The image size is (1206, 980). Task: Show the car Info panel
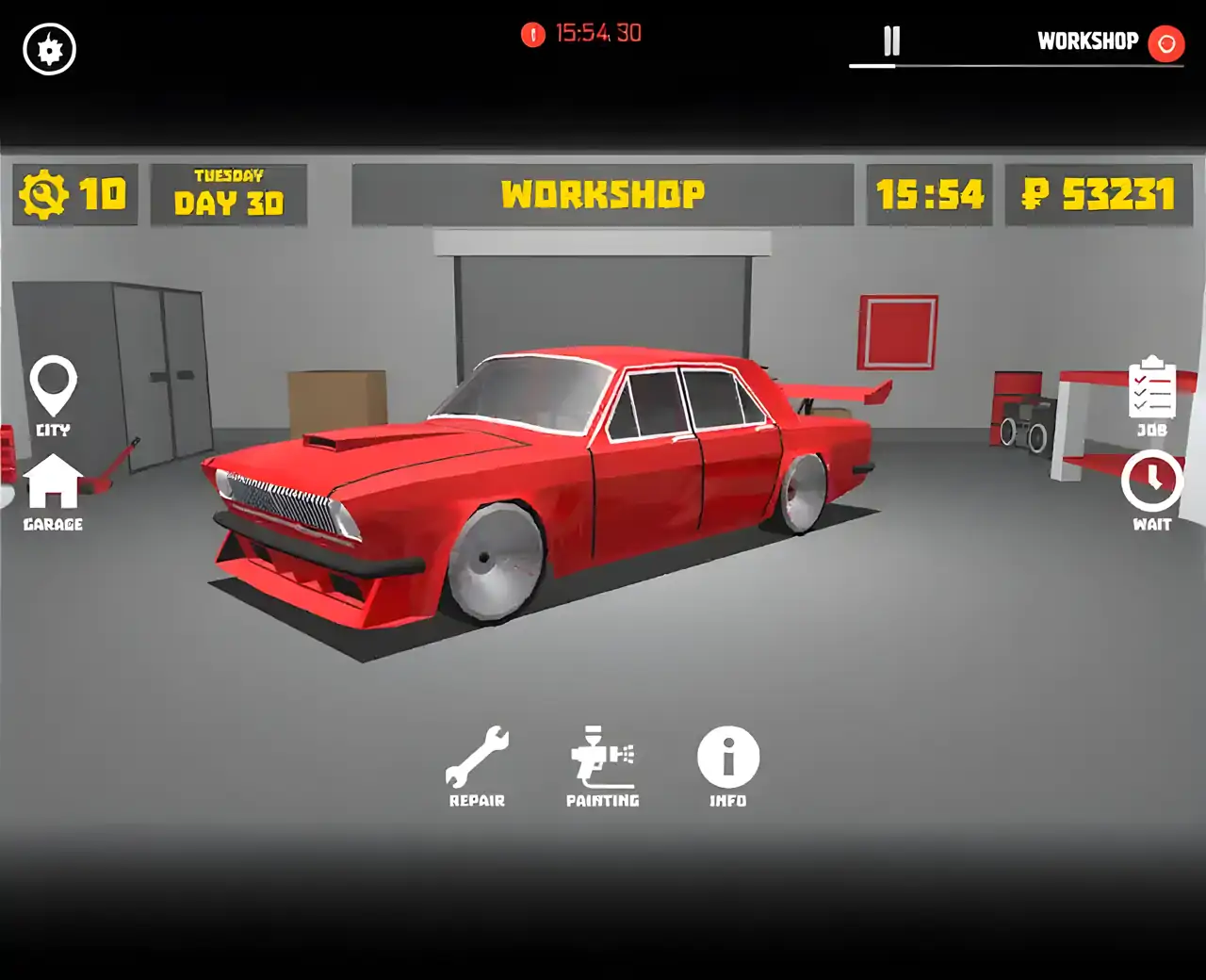727,759
